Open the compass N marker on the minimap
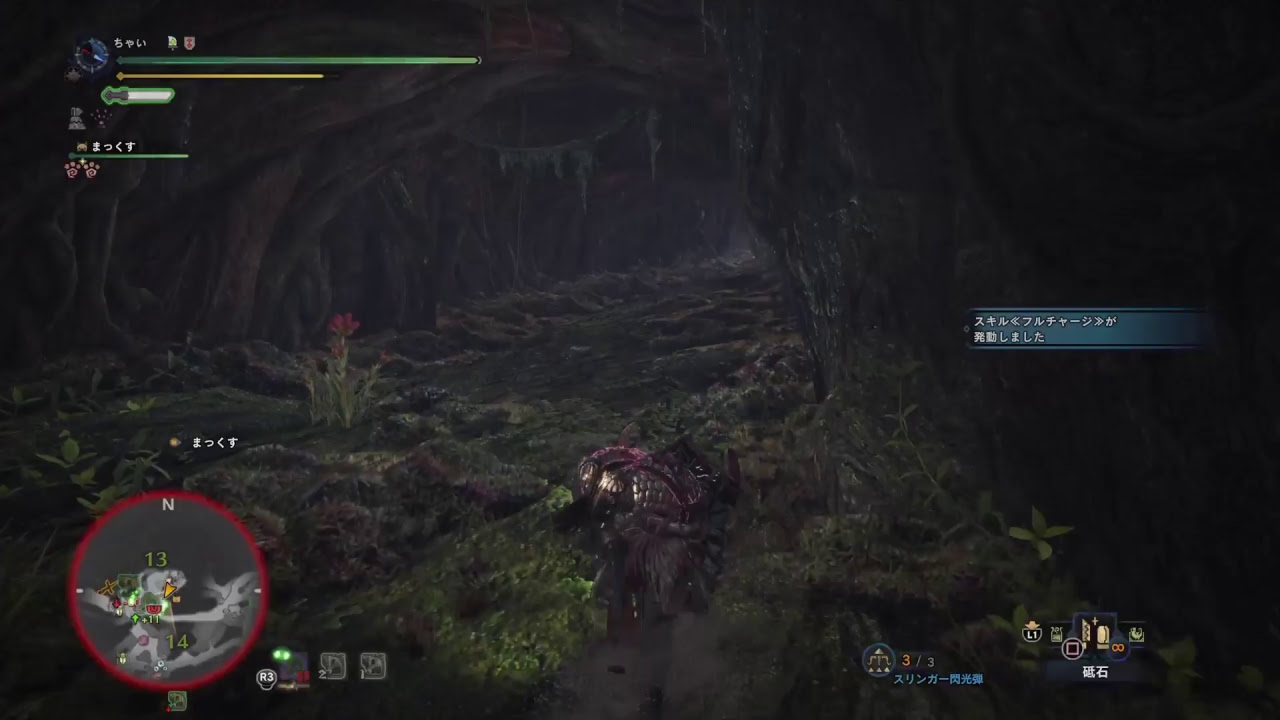Screen dimensions: 1280x720 pos(168,503)
